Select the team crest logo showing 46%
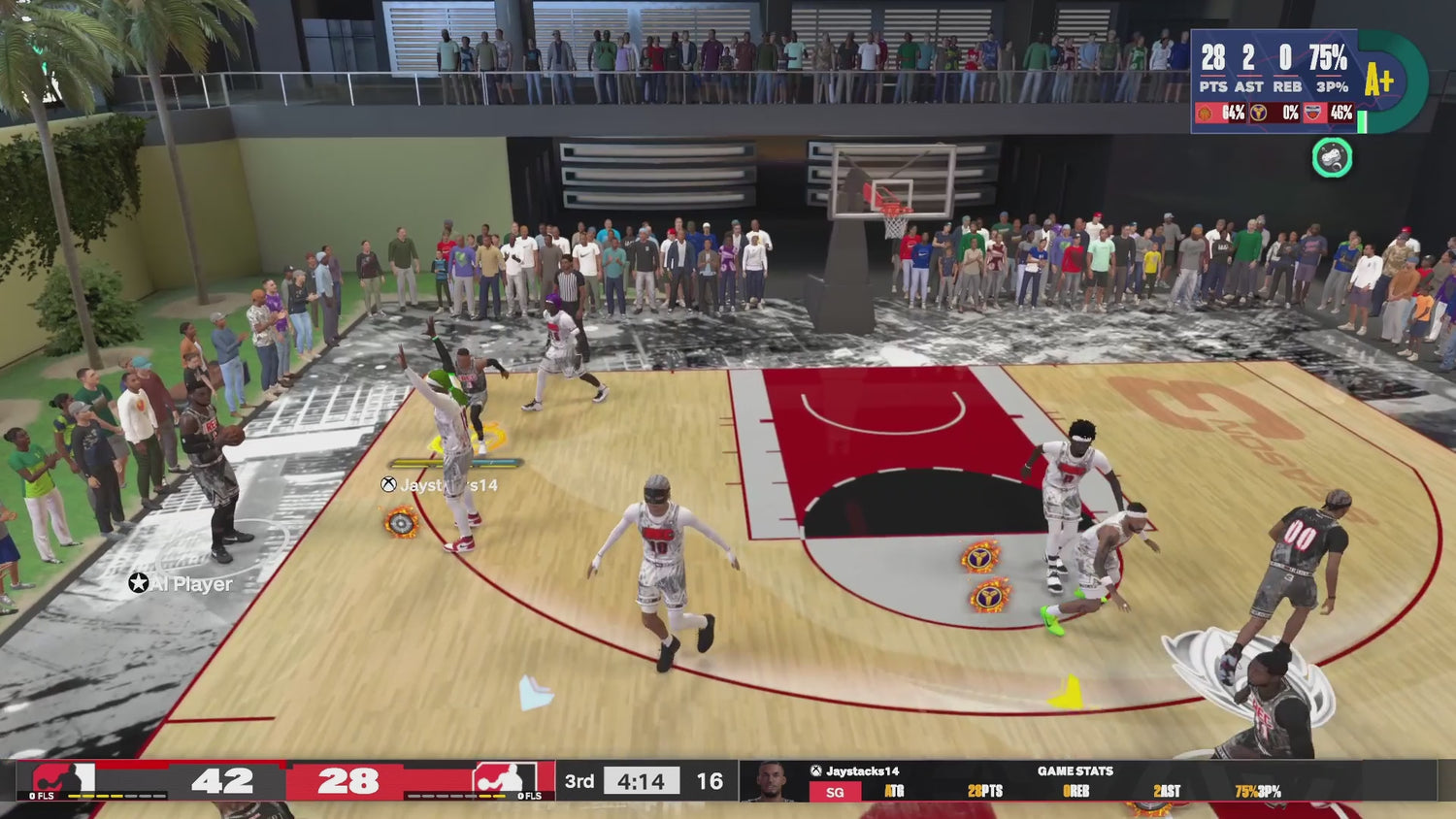The width and height of the screenshot is (1456, 819). 1314,111
